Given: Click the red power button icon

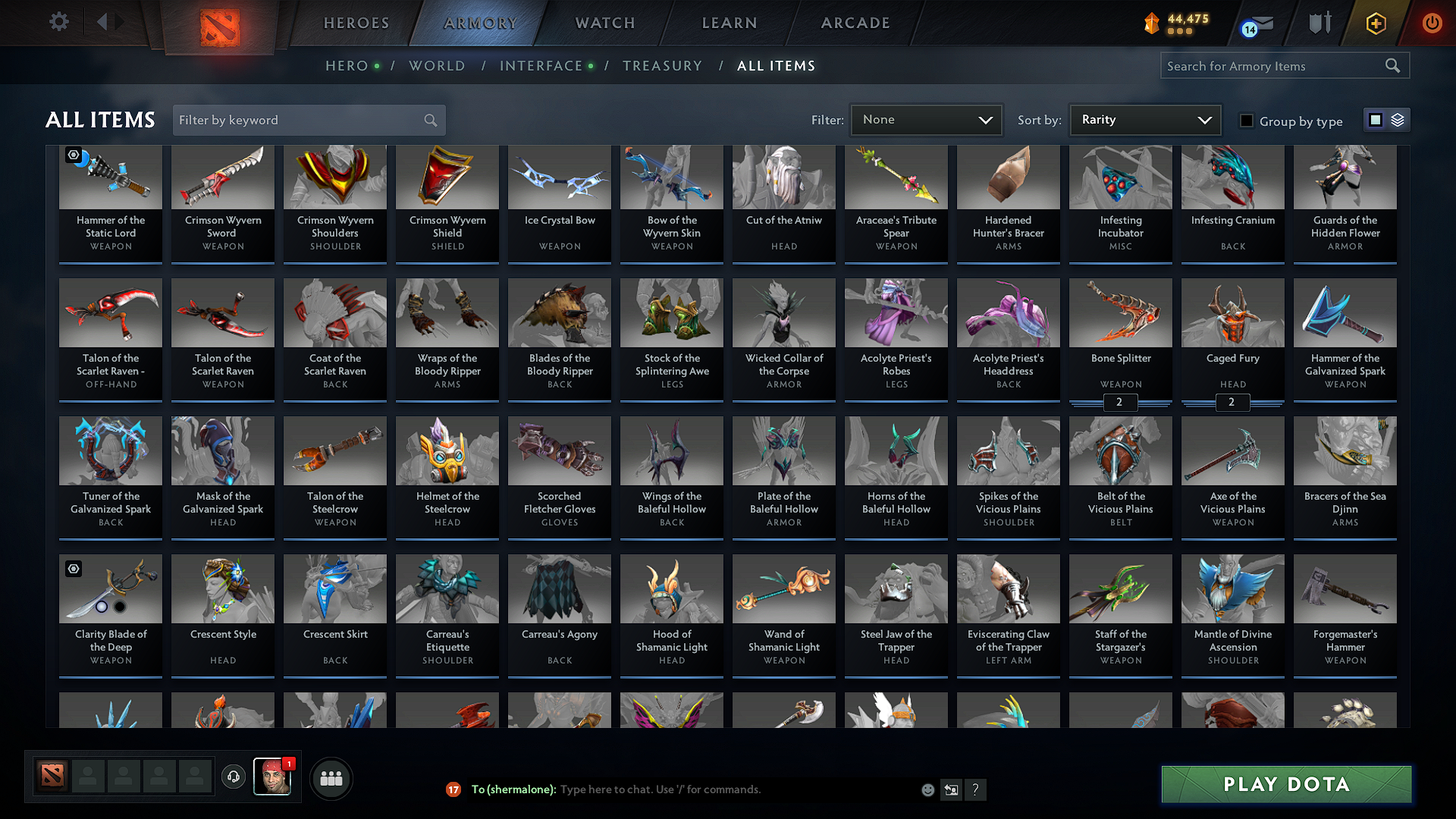Looking at the screenshot, I should [1432, 23].
